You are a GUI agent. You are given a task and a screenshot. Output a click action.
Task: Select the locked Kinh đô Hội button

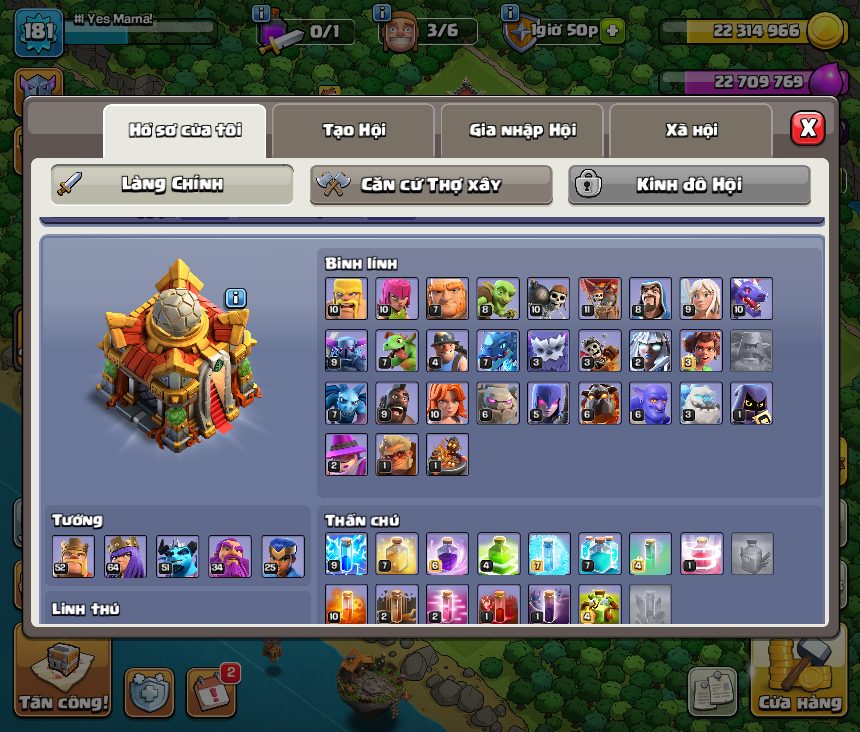point(689,185)
